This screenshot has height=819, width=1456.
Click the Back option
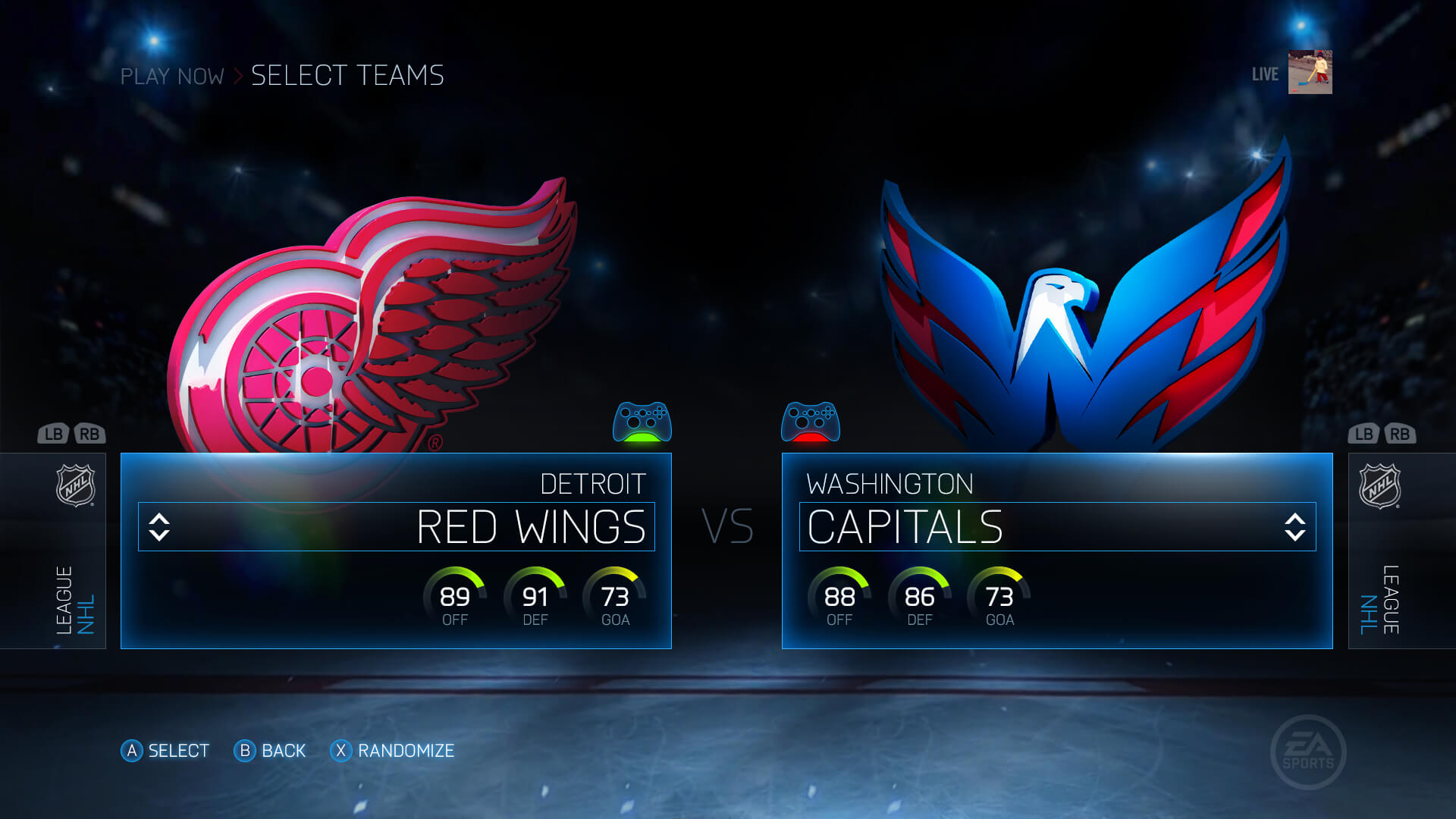point(270,751)
